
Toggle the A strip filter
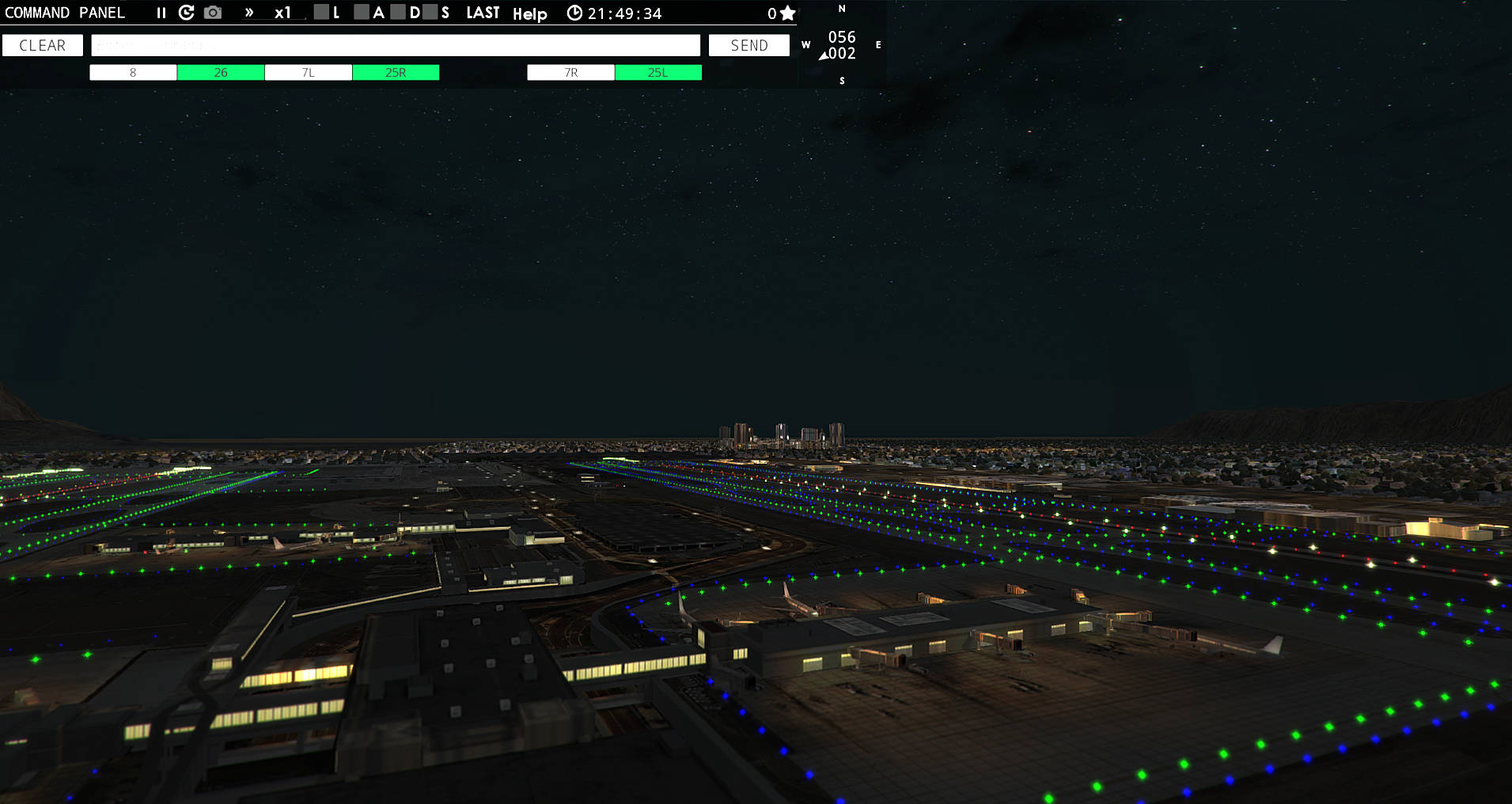[x=362, y=13]
